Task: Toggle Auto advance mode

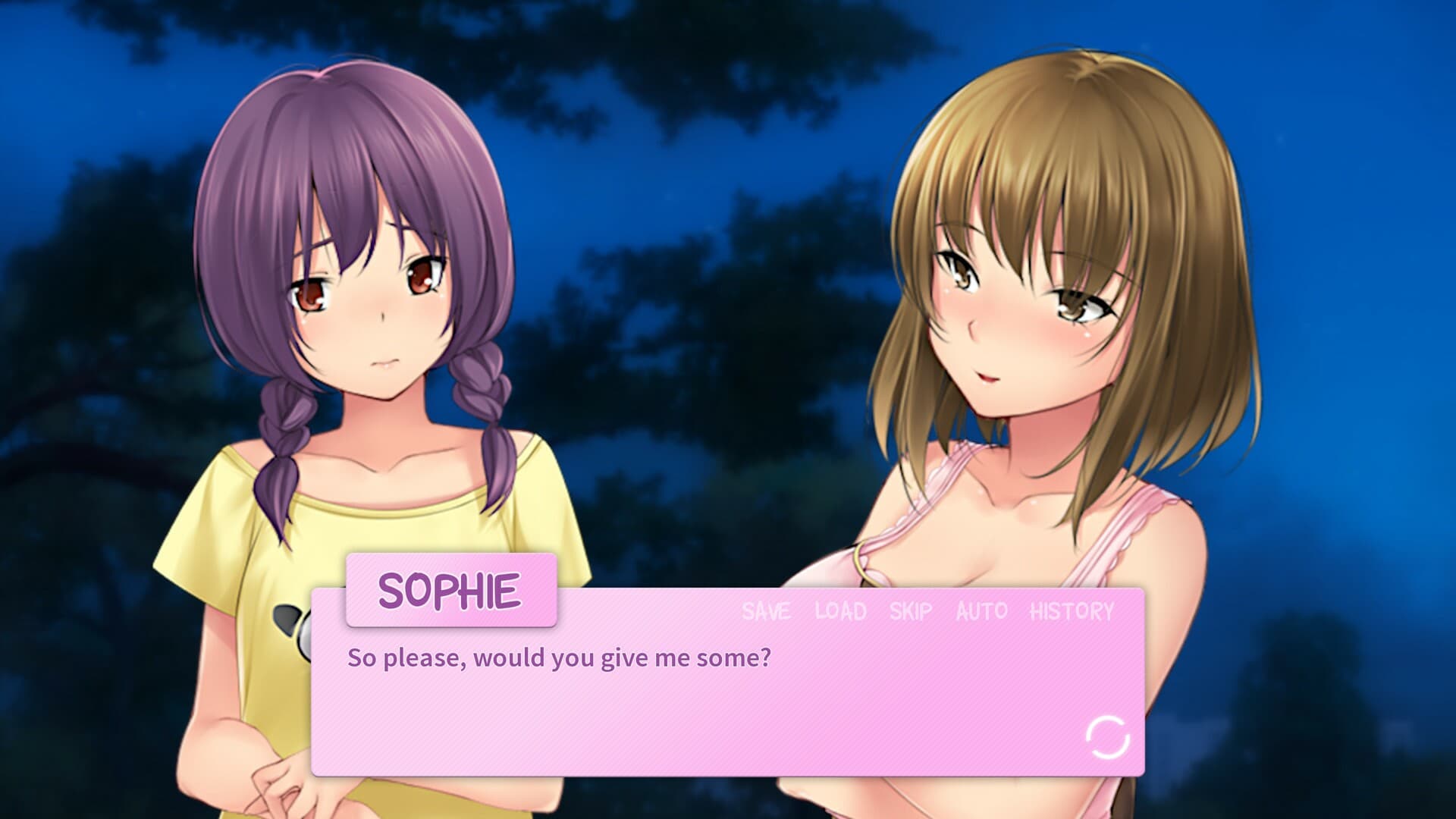Action: coord(981,611)
